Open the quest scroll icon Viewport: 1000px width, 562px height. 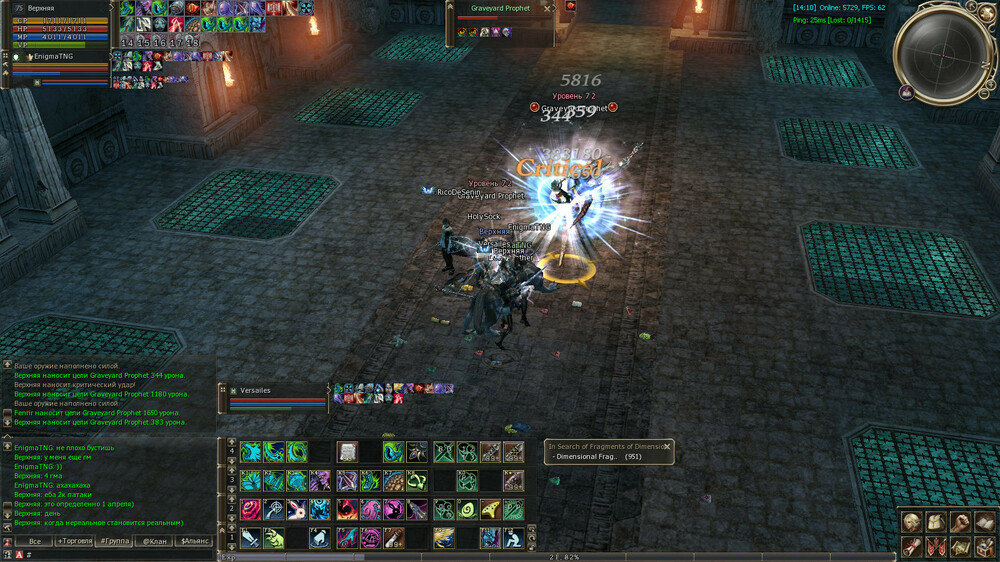click(911, 546)
